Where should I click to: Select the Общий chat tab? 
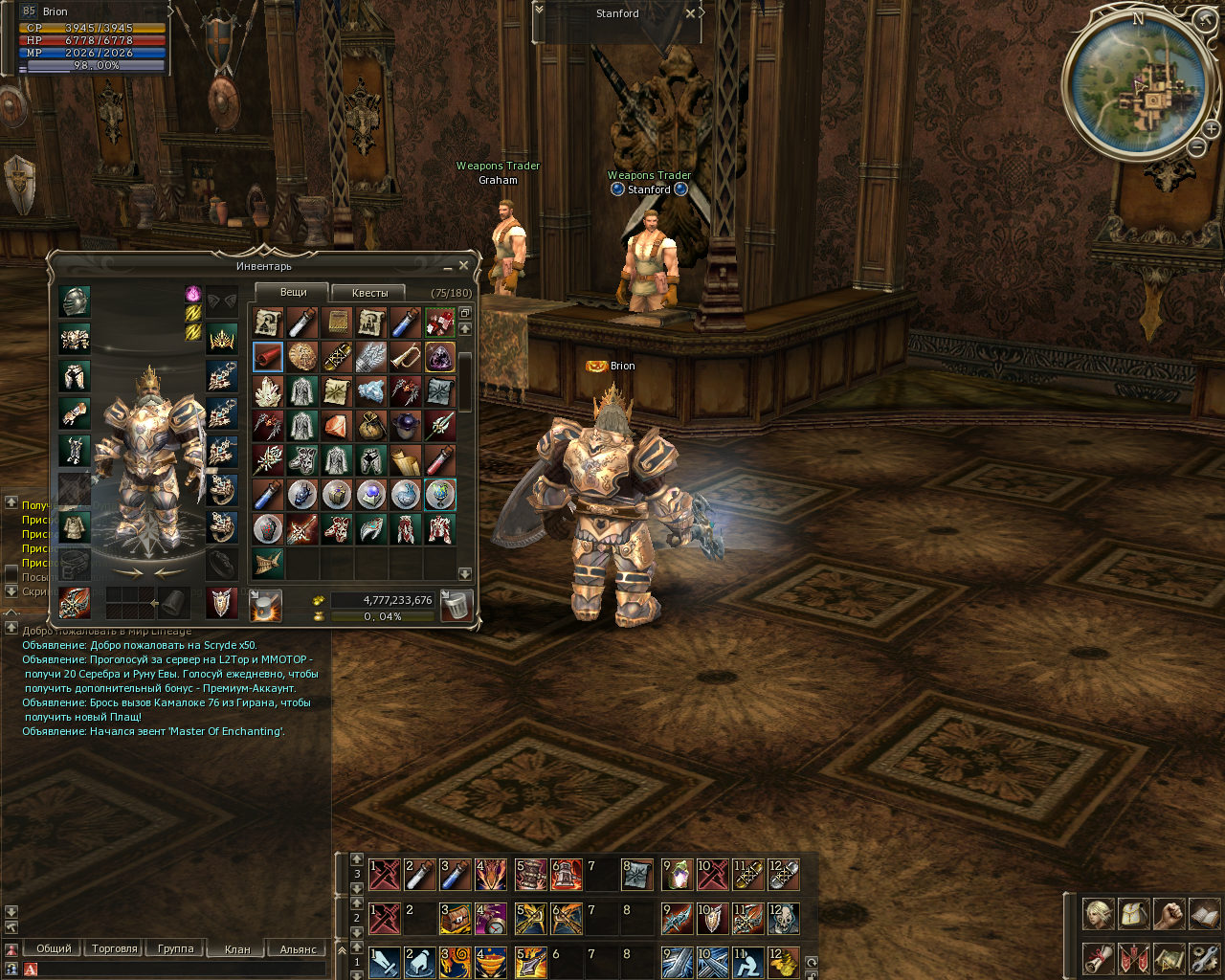point(54,948)
